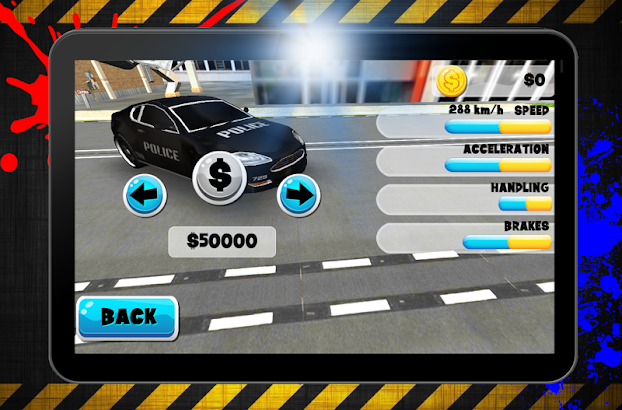Show the next car with right arrow

297,194
